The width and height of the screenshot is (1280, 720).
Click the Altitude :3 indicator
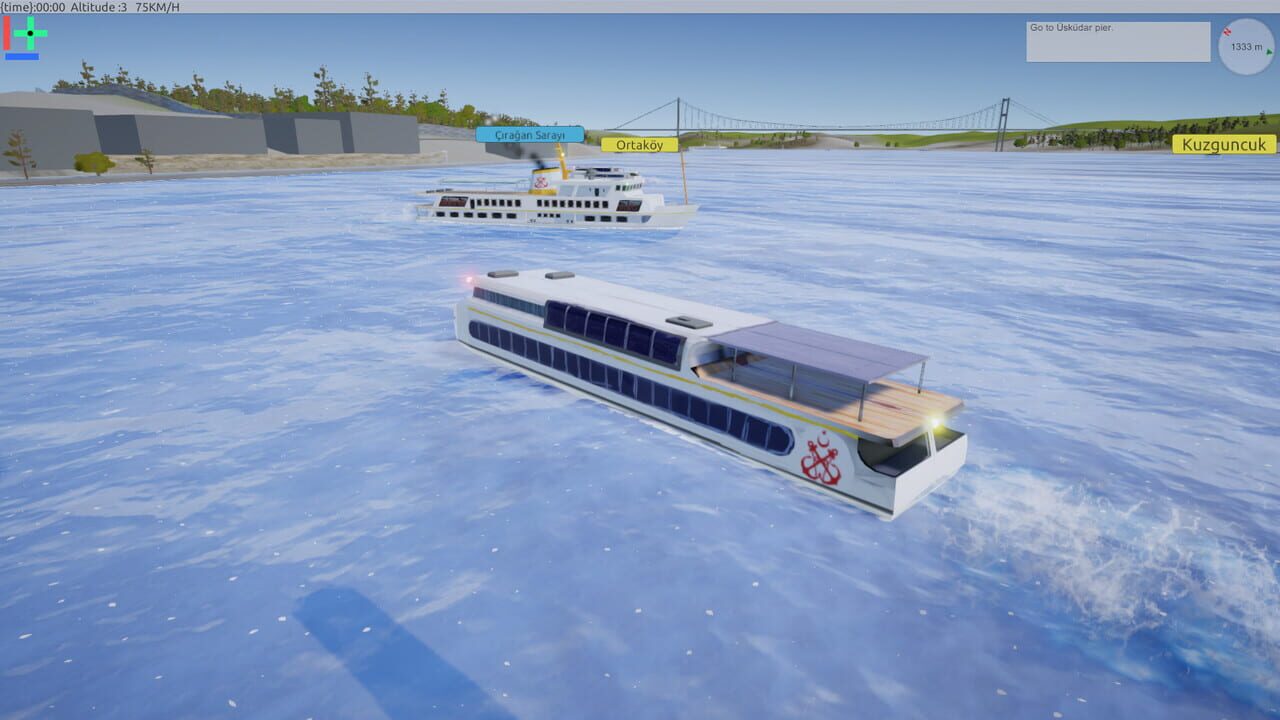click(97, 7)
